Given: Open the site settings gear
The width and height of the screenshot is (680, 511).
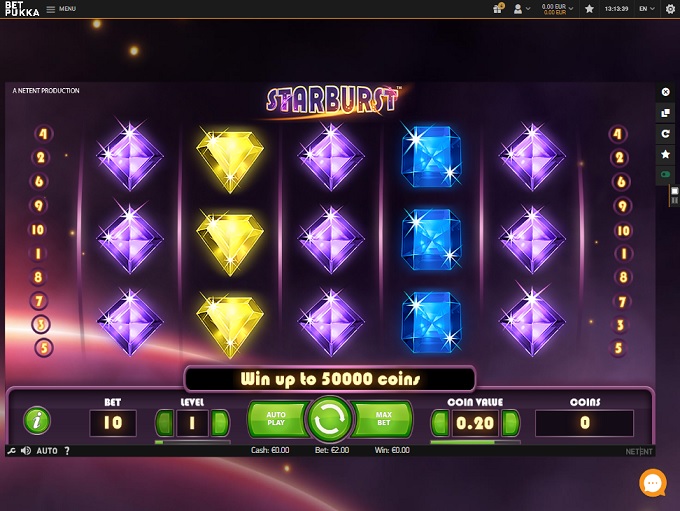Looking at the screenshot, I should (669, 9).
